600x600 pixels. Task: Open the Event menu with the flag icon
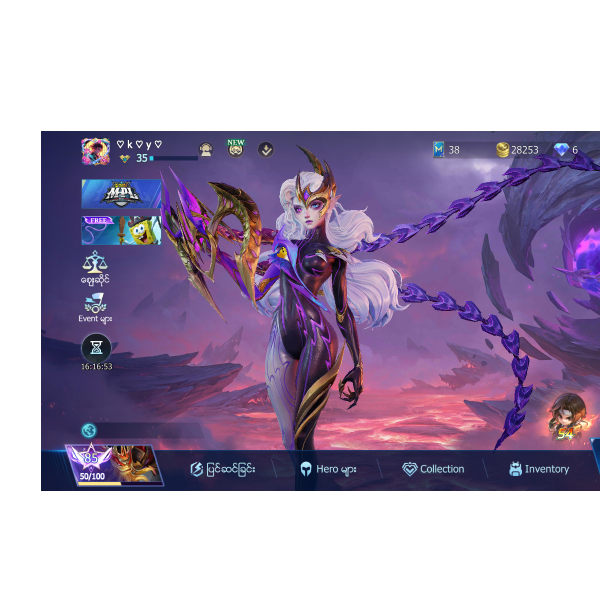tap(95, 307)
